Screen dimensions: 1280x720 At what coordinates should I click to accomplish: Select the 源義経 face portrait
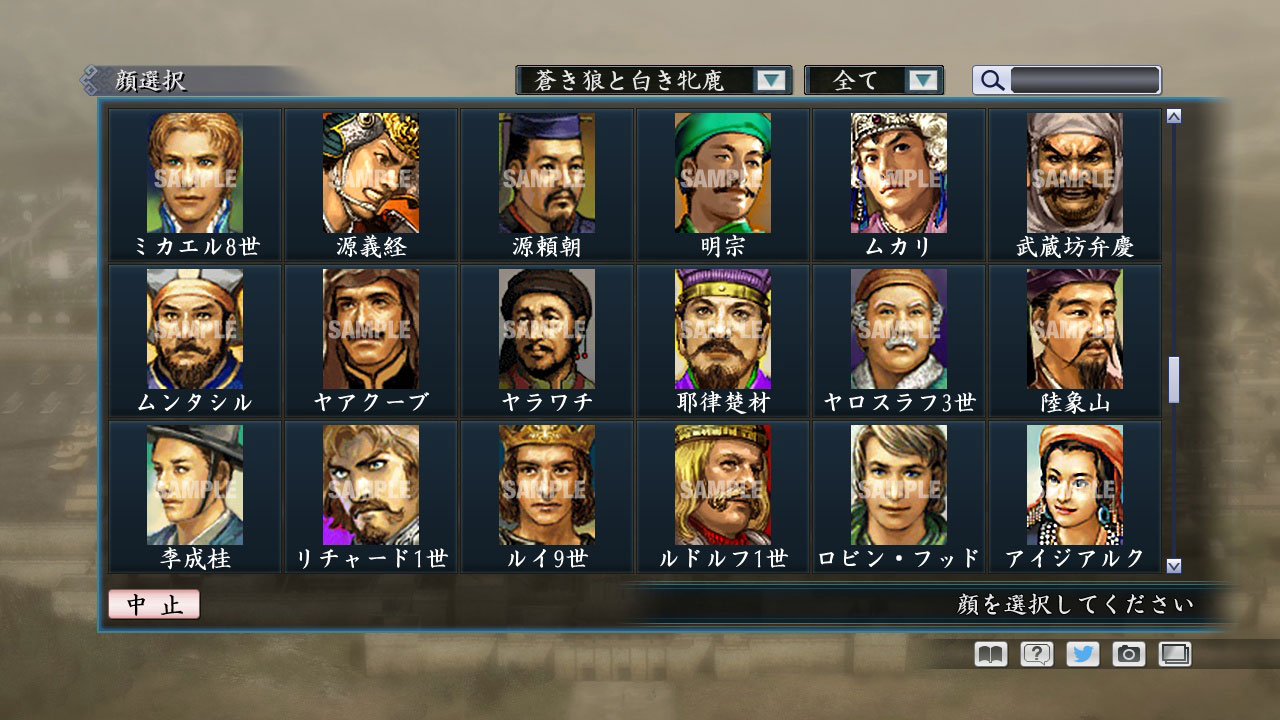(x=370, y=172)
